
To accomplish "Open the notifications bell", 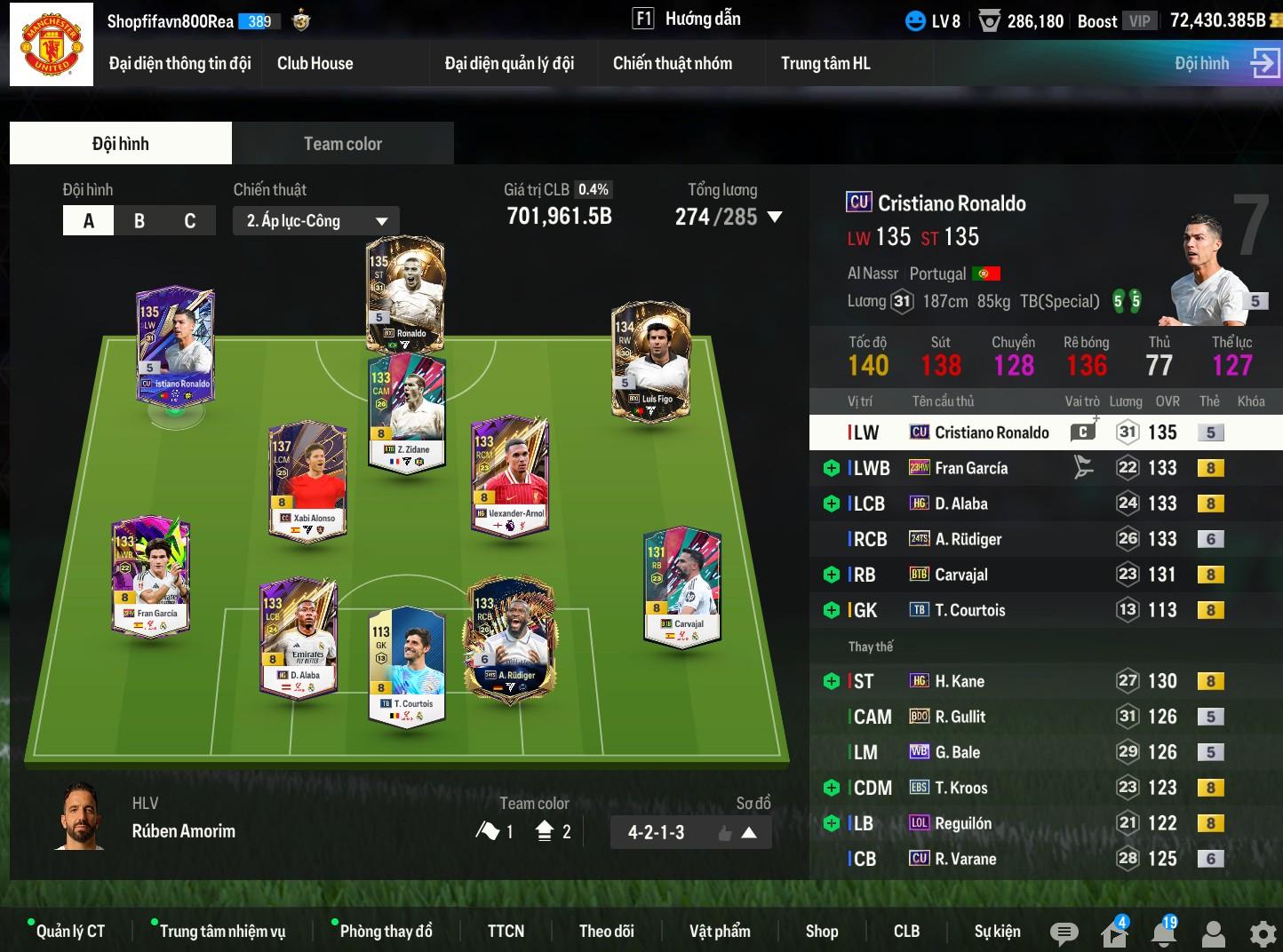I will 1163,932.
